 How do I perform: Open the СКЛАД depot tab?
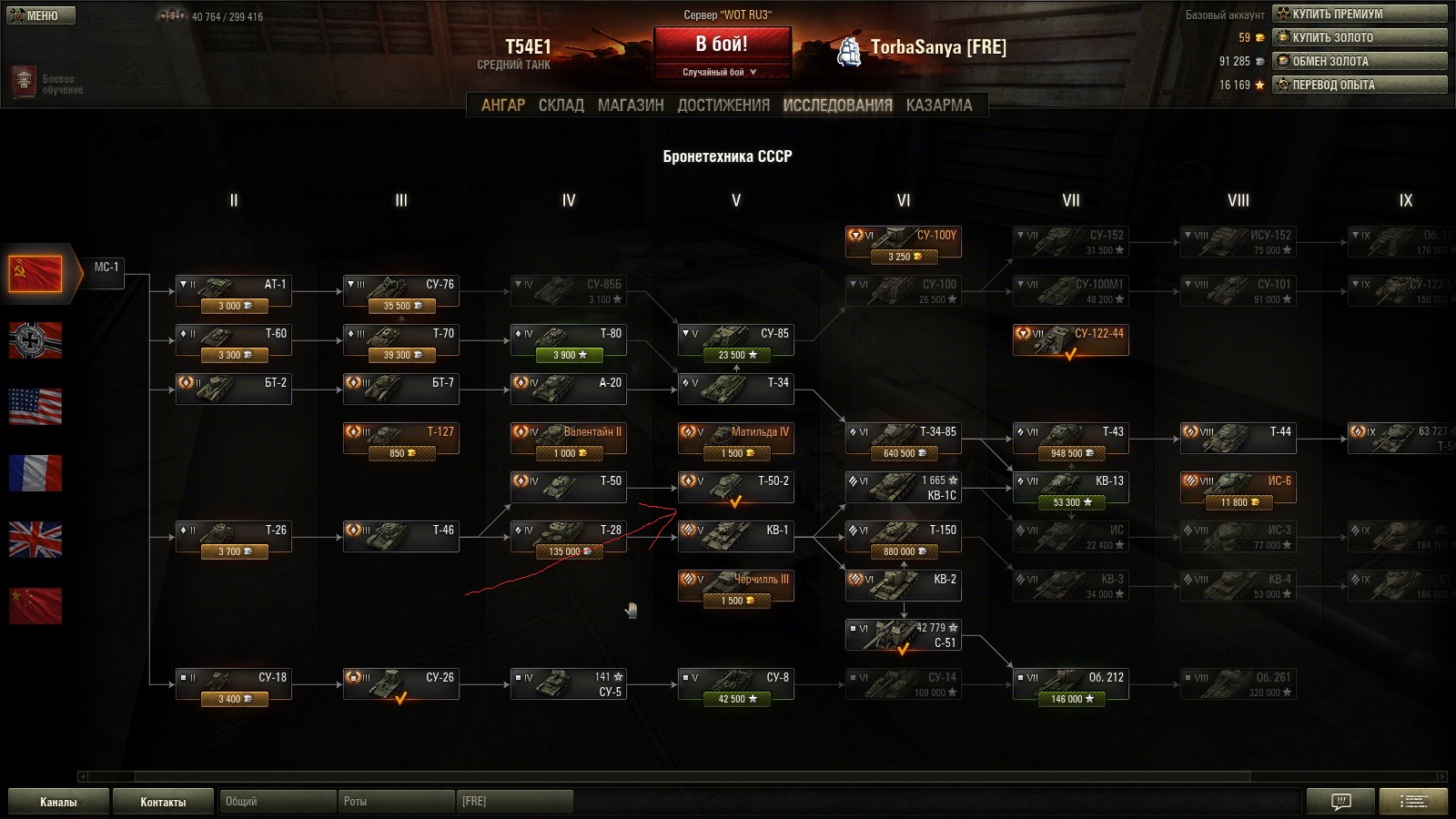[561, 106]
